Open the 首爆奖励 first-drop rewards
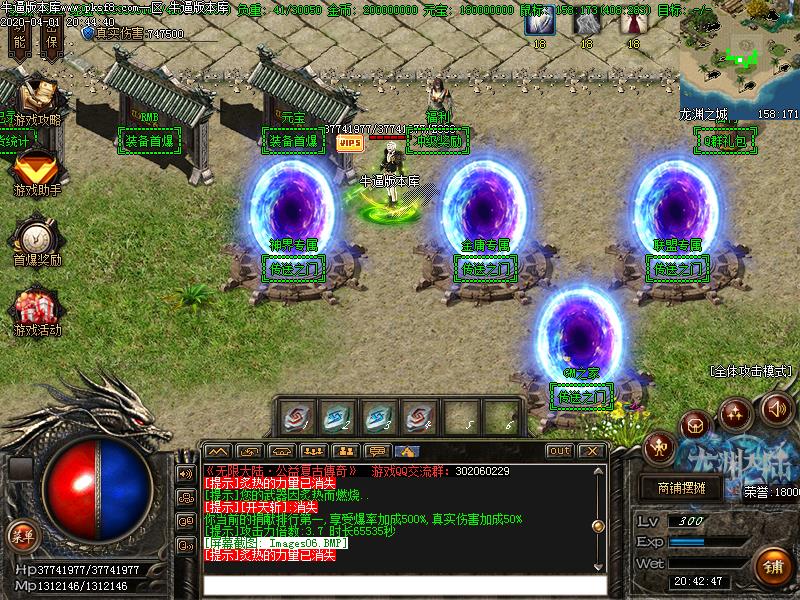 tap(36, 238)
